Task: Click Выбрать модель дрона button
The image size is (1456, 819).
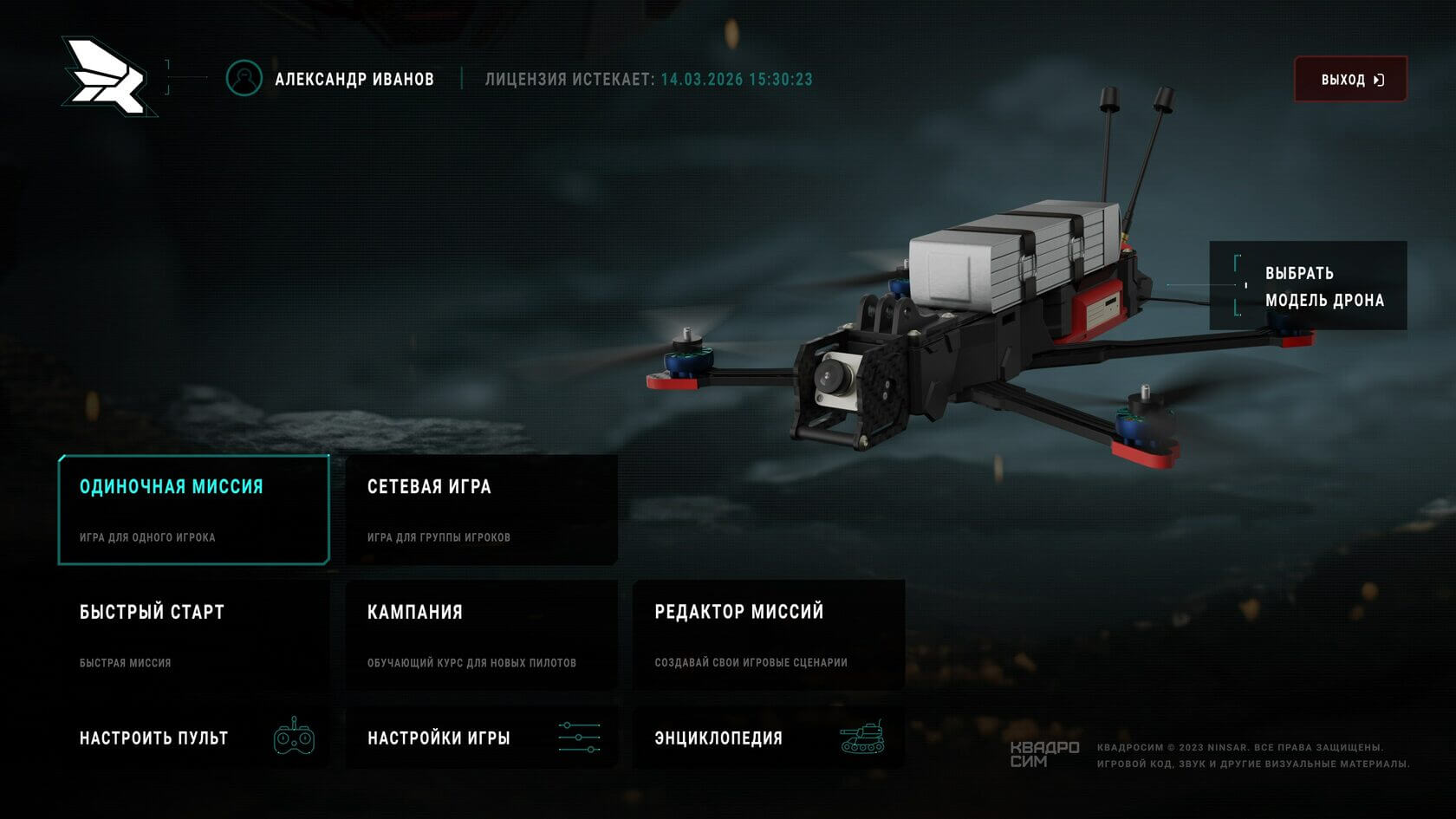Action: [1308, 286]
